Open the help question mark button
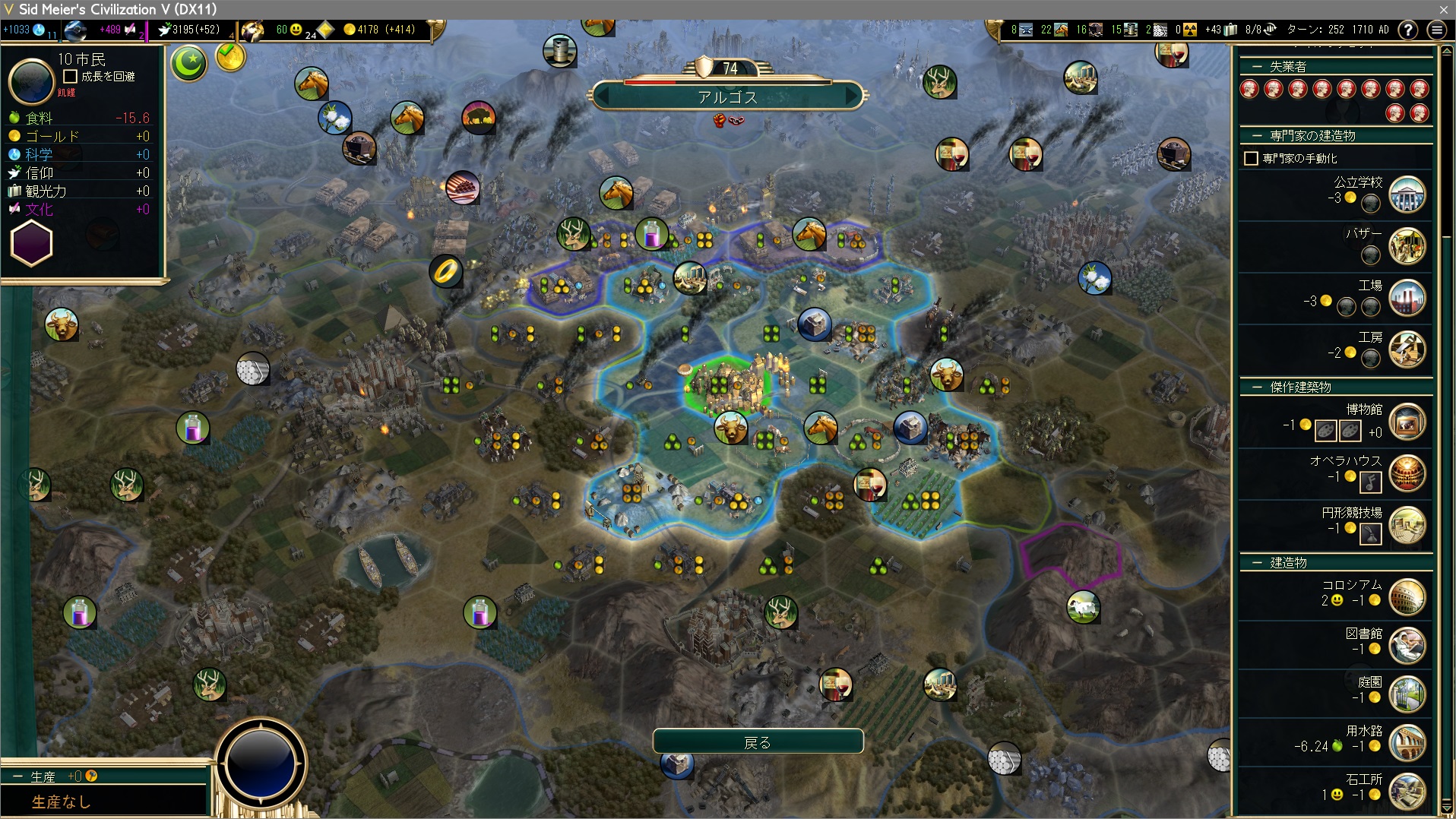Image resolution: width=1456 pixels, height=819 pixels. tap(1407, 30)
